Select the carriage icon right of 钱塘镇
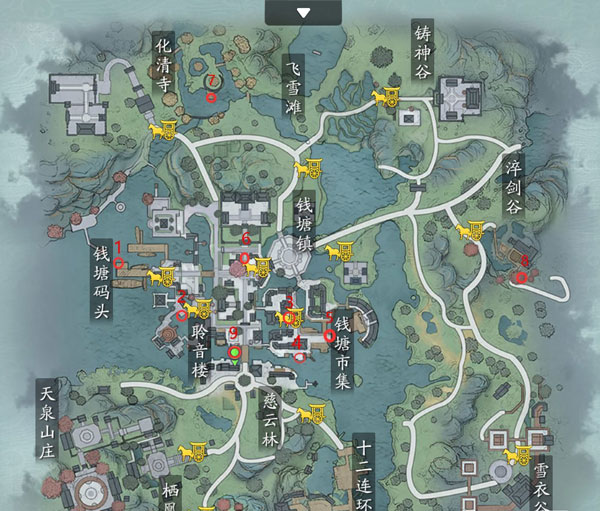 [347, 247]
